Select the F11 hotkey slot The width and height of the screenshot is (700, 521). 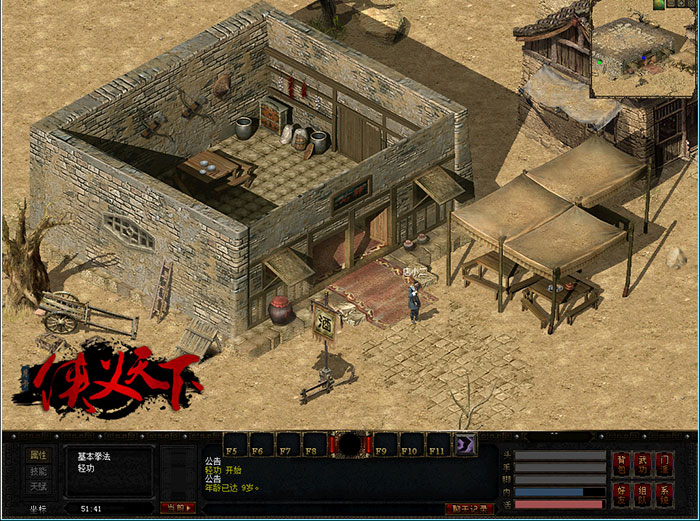438,445
